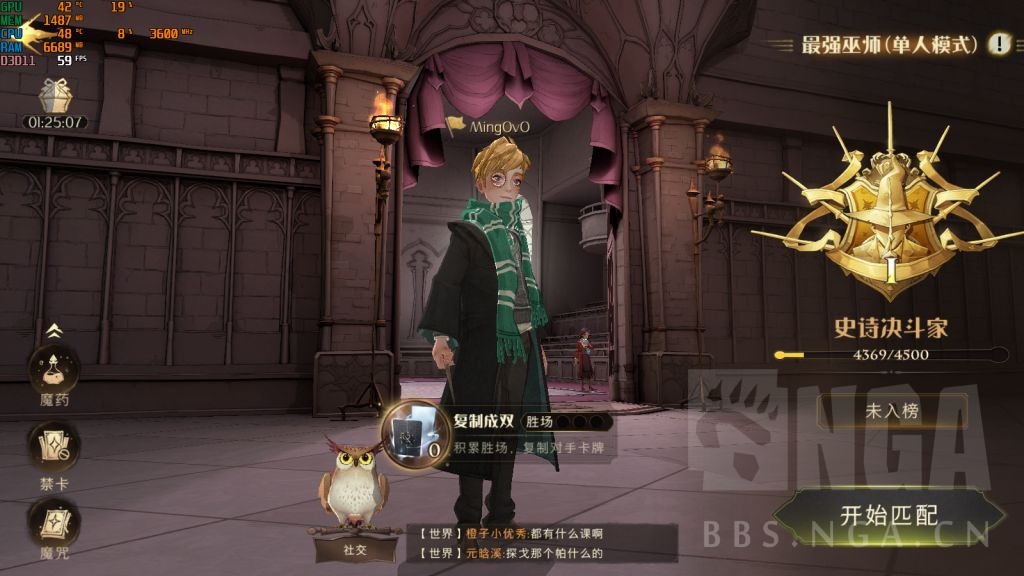
Task: Show mode info via exclamation icon
Action: click(999, 44)
